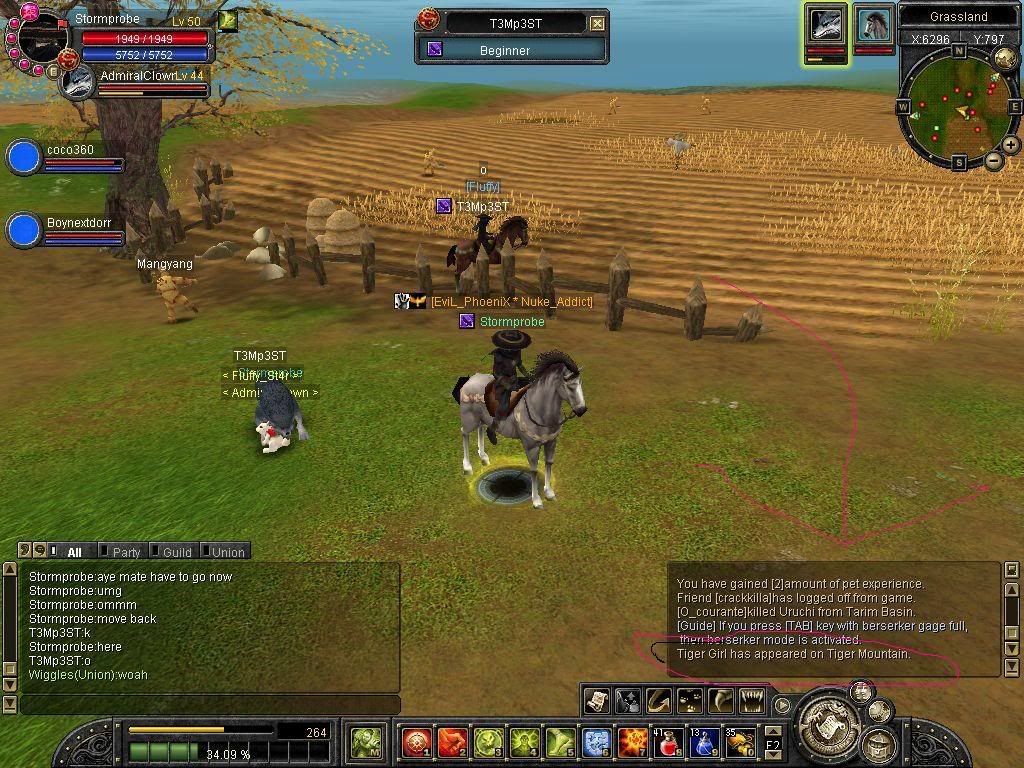1024x768 pixels.
Task: Close the T3Mp3ST target window
Action: (x=597, y=23)
